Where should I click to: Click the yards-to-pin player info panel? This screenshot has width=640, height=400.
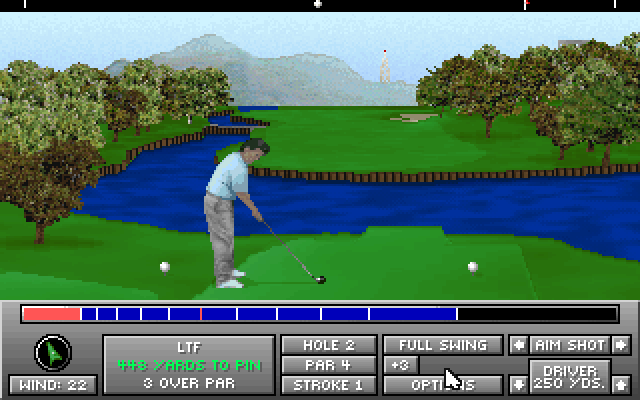pos(189,365)
